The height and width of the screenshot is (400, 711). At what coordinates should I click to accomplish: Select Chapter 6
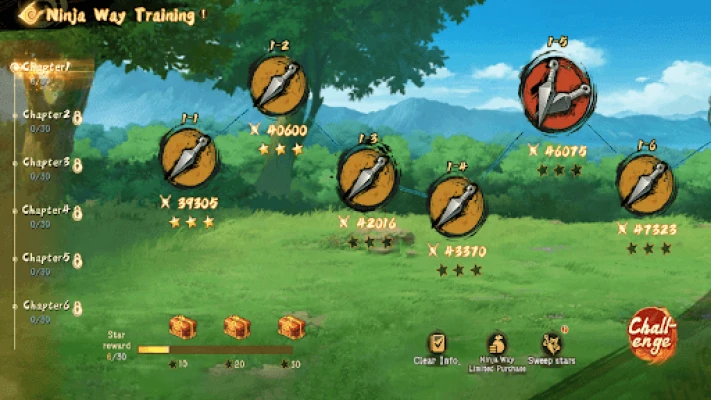[x=47, y=305]
